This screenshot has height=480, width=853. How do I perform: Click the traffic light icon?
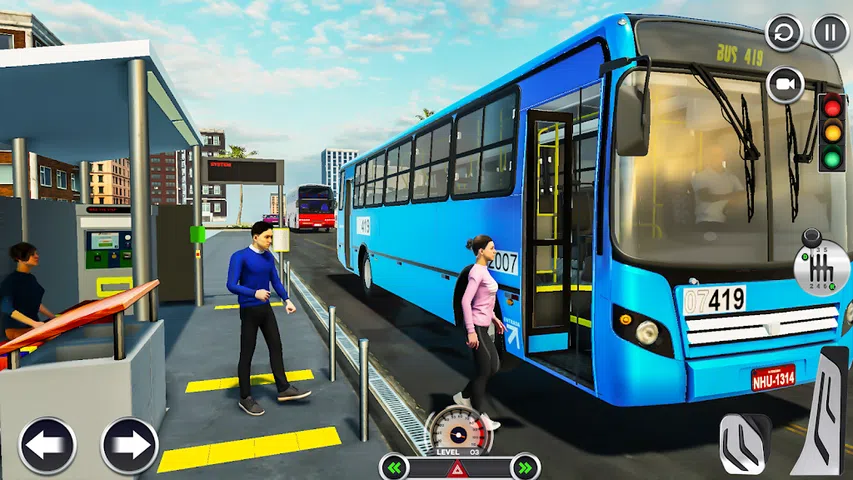click(831, 131)
